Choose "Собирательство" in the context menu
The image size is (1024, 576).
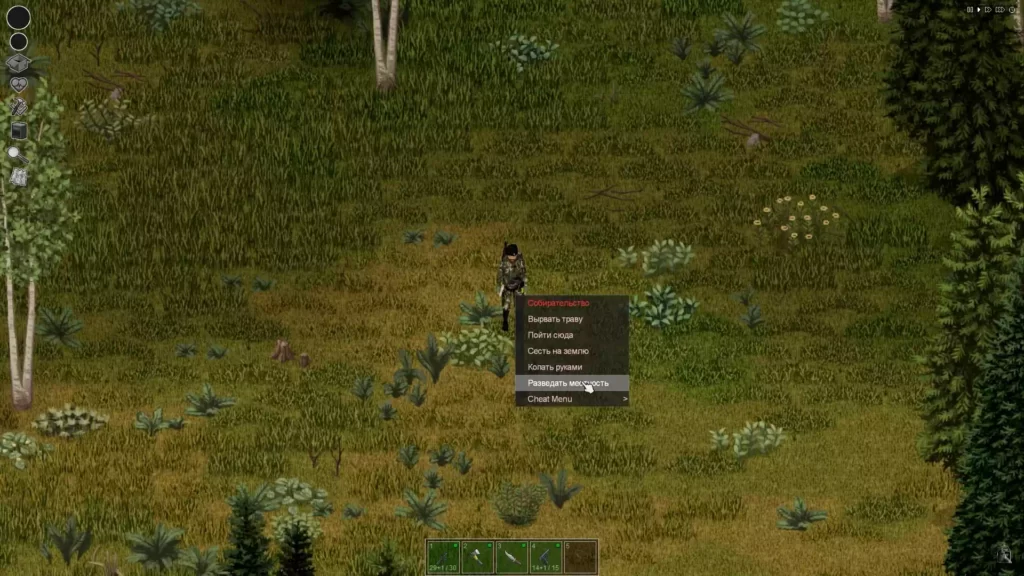point(560,303)
